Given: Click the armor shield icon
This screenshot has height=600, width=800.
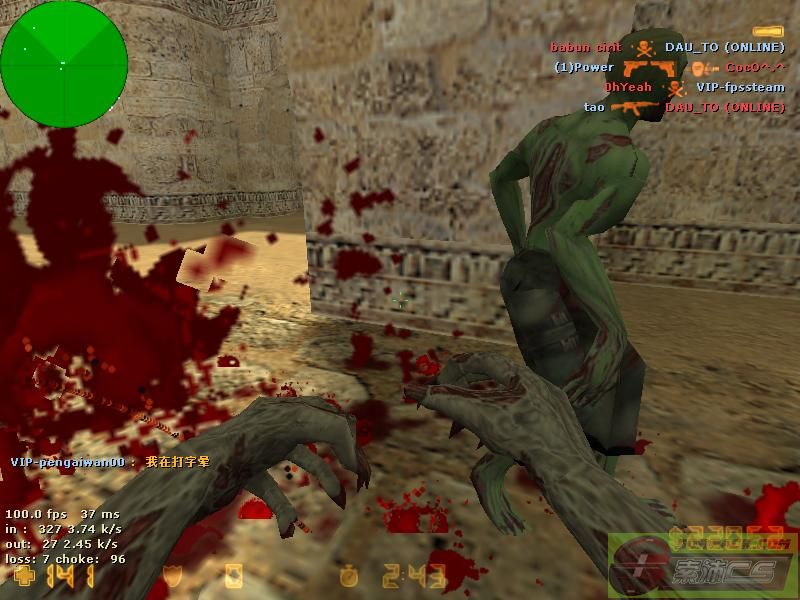Looking at the screenshot, I should point(173,577).
